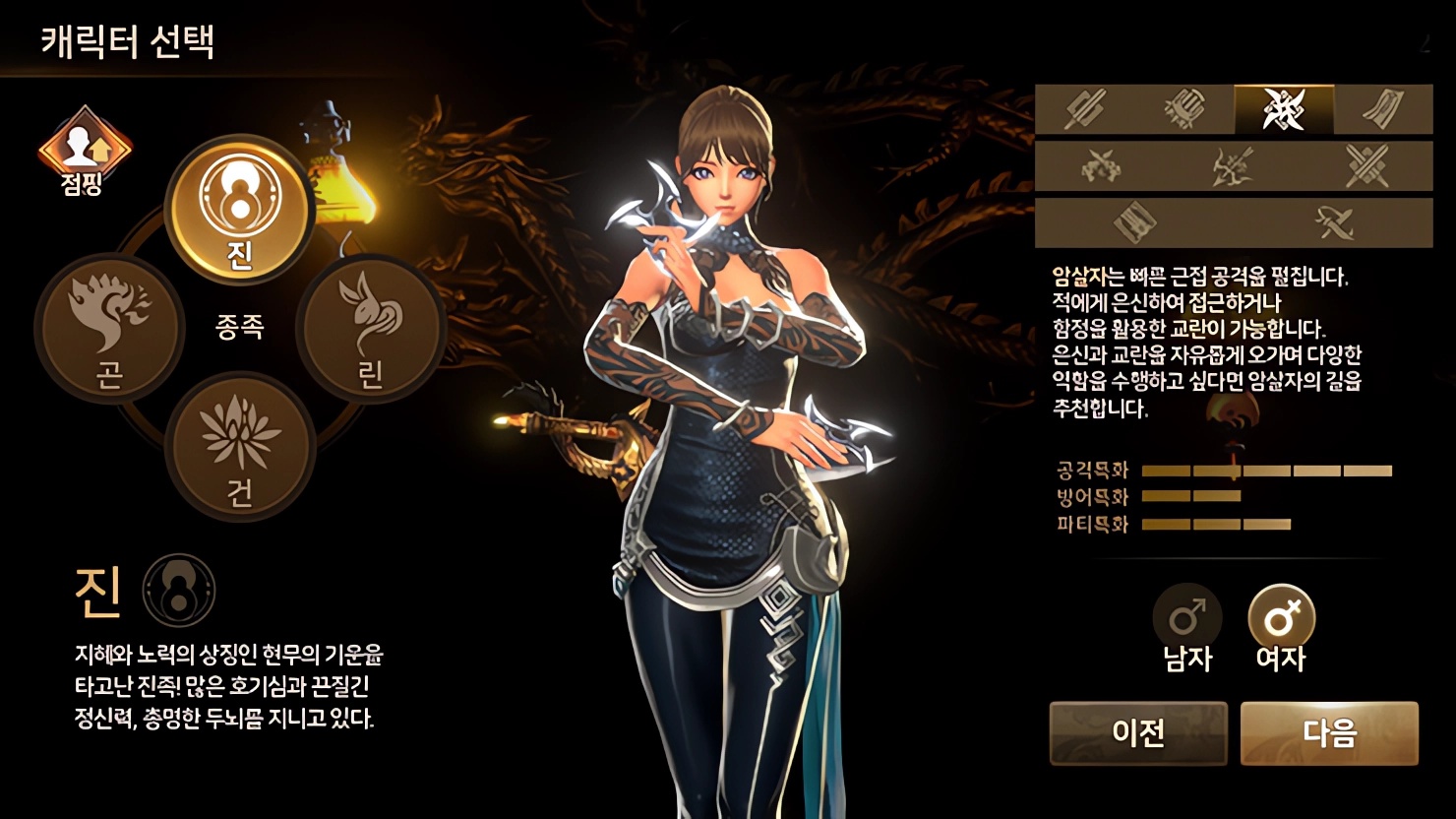1456x819 pixels.
Task: Select the 건 (Kun) race lotus emblem
Action: click(x=239, y=446)
